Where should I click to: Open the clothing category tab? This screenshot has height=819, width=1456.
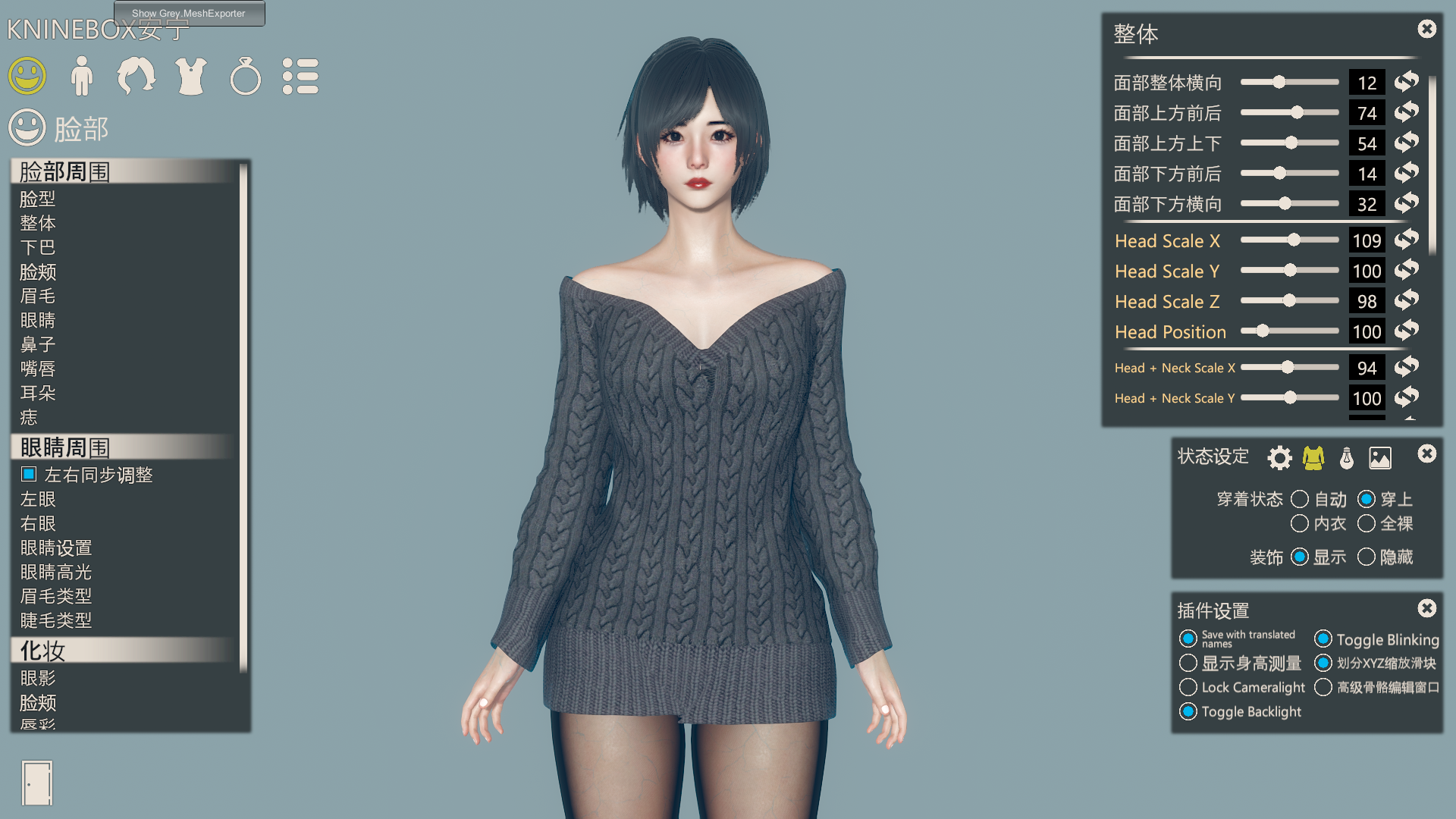pos(190,77)
